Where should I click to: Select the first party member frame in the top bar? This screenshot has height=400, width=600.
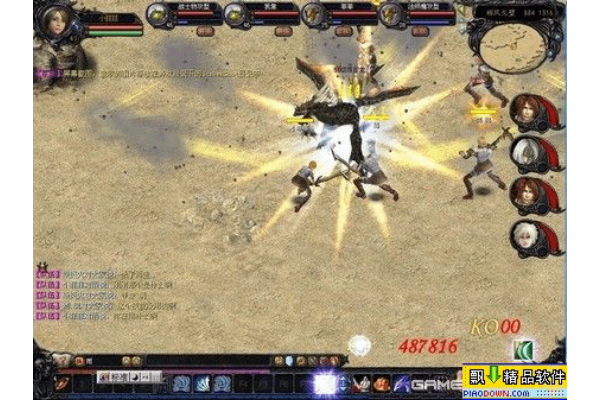[x=181, y=14]
